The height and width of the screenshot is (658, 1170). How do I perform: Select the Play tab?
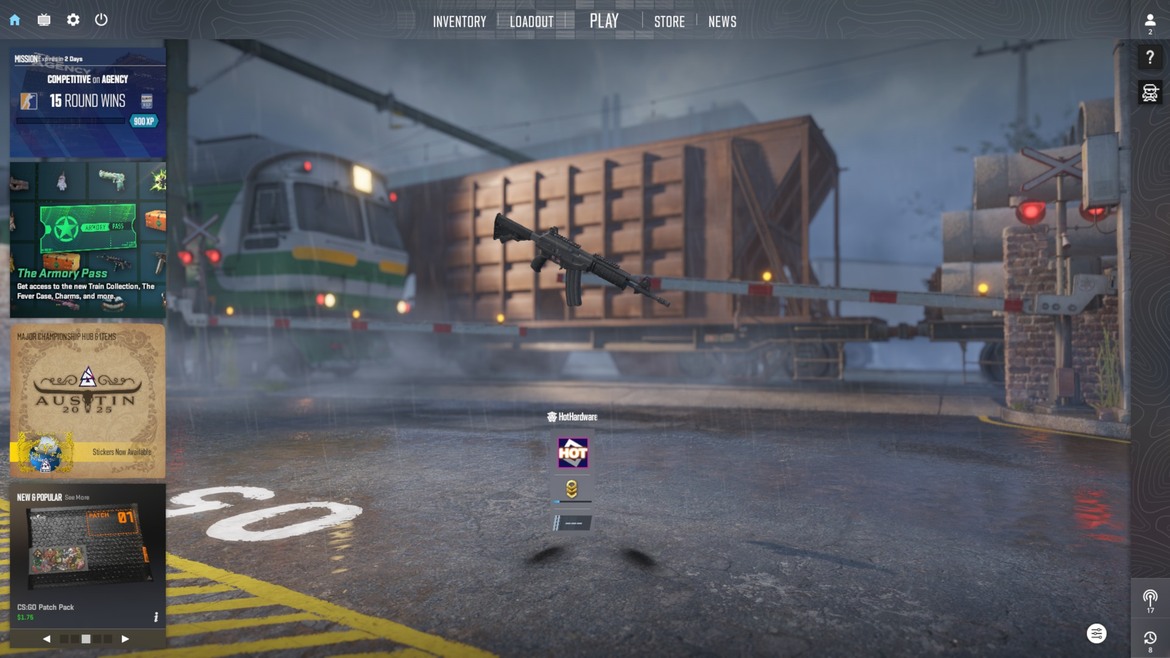604,21
